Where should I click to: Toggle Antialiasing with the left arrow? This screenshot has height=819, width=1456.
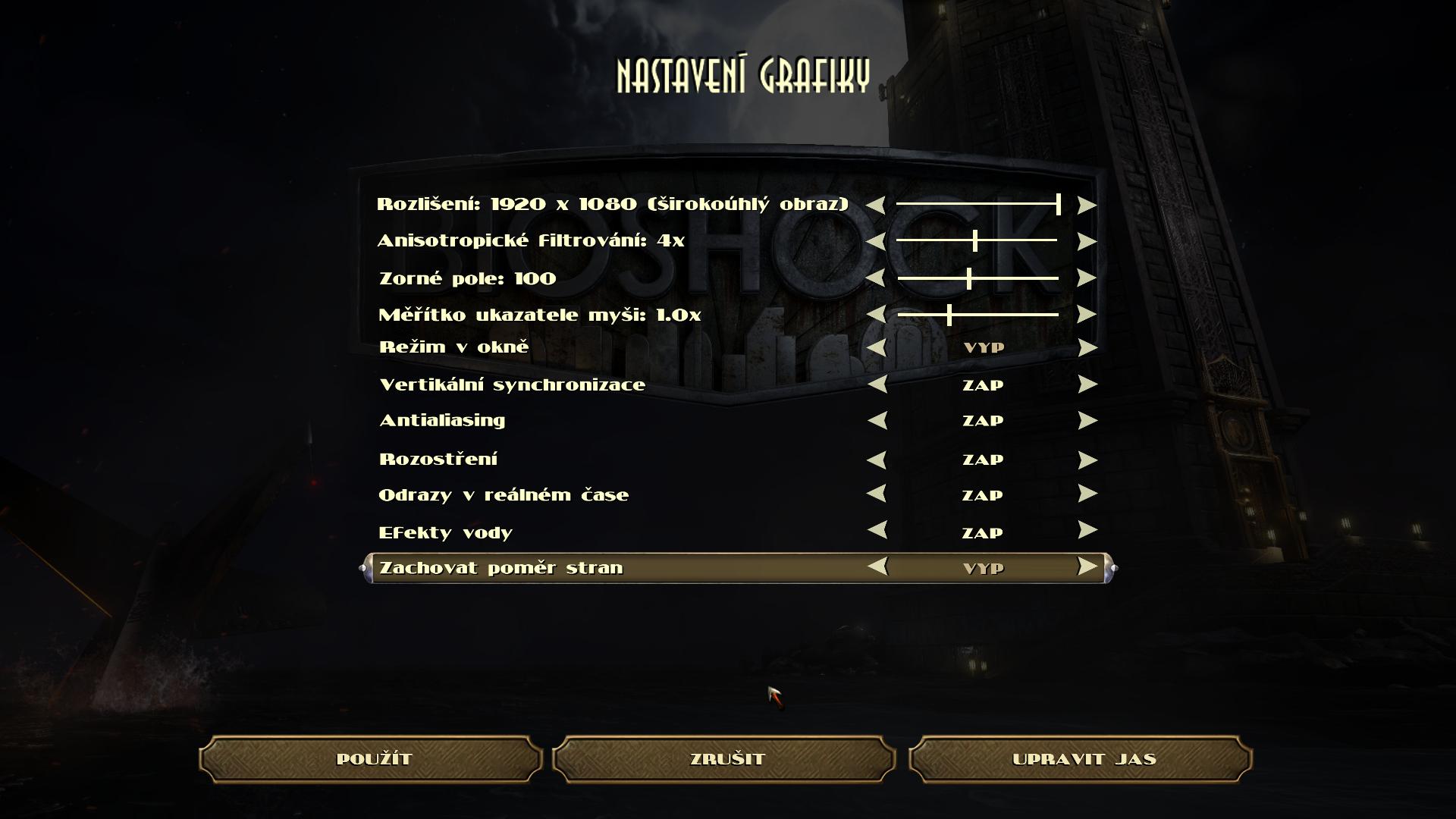click(x=877, y=420)
